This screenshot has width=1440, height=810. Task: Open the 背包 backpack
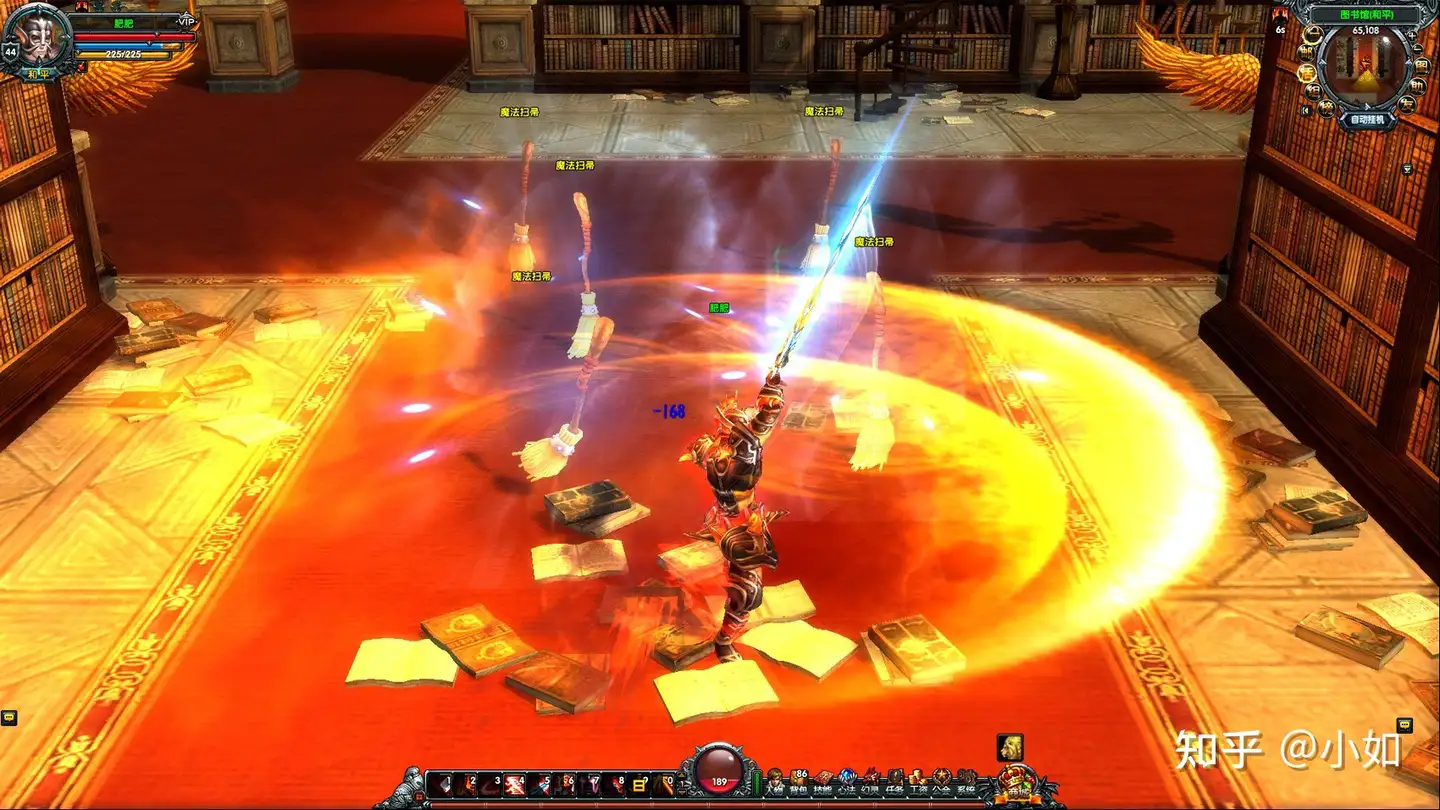click(x=798, y=781)
